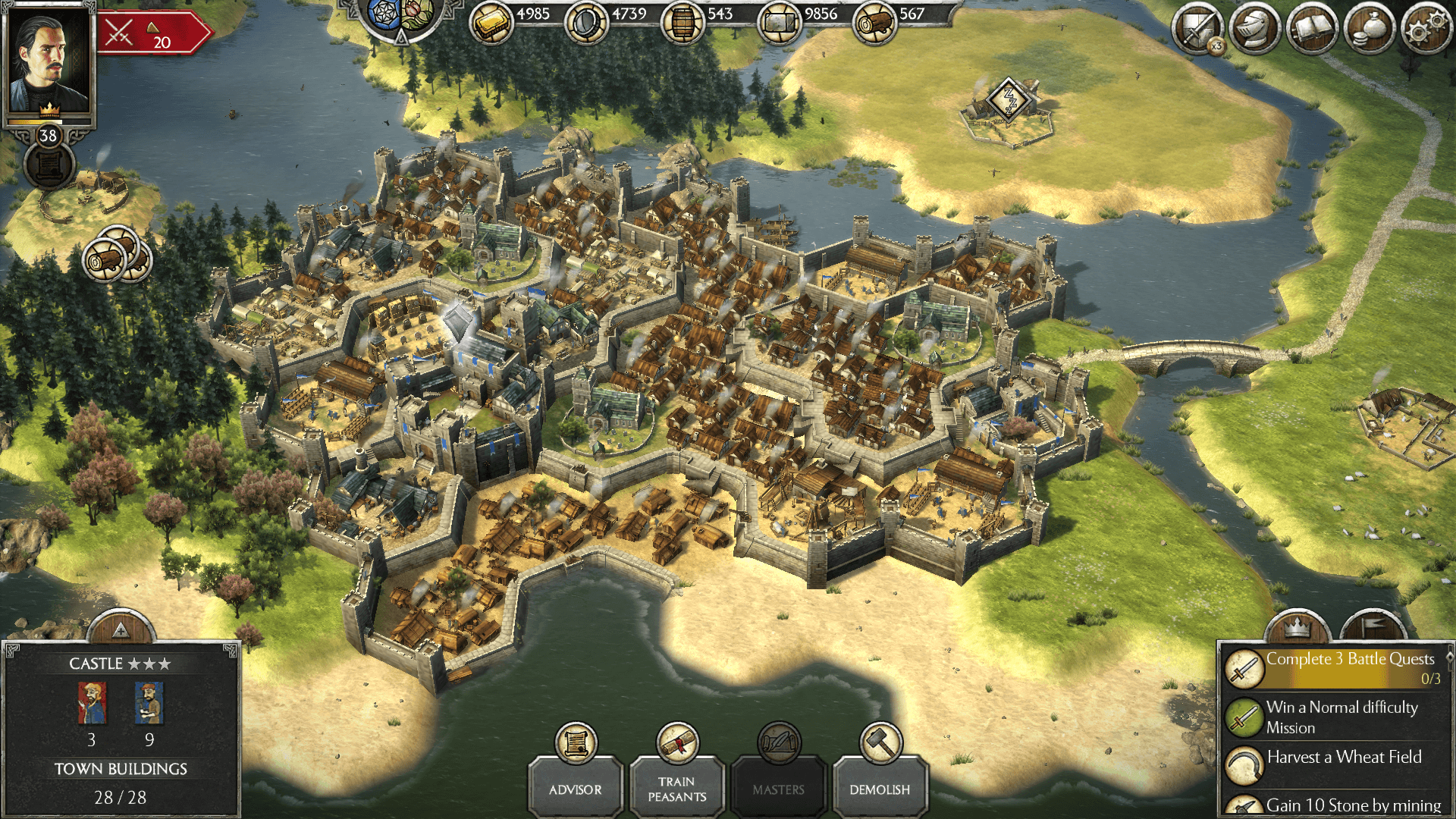1456x819 pixels.
Task: Click the coin sack shop icon
Action: [1370, 30]
